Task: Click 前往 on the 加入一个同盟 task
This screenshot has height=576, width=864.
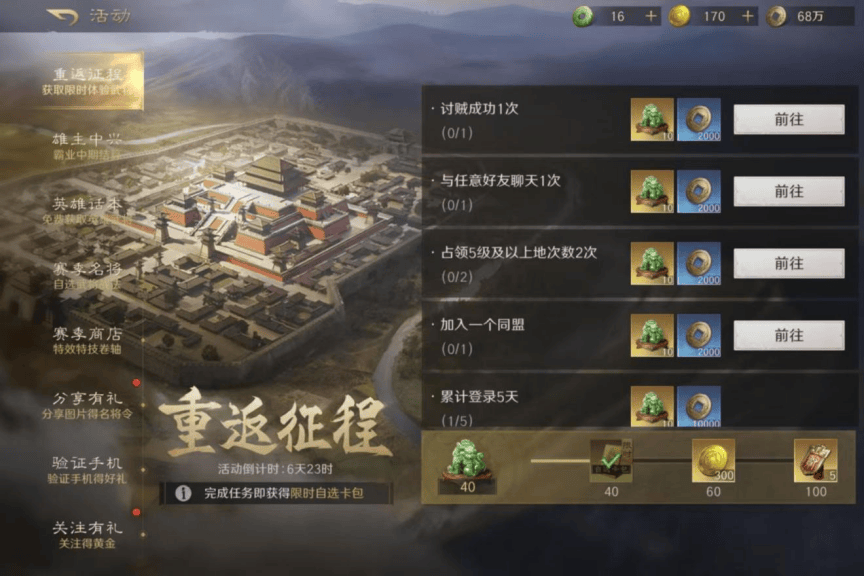Action: pos(788,335)
